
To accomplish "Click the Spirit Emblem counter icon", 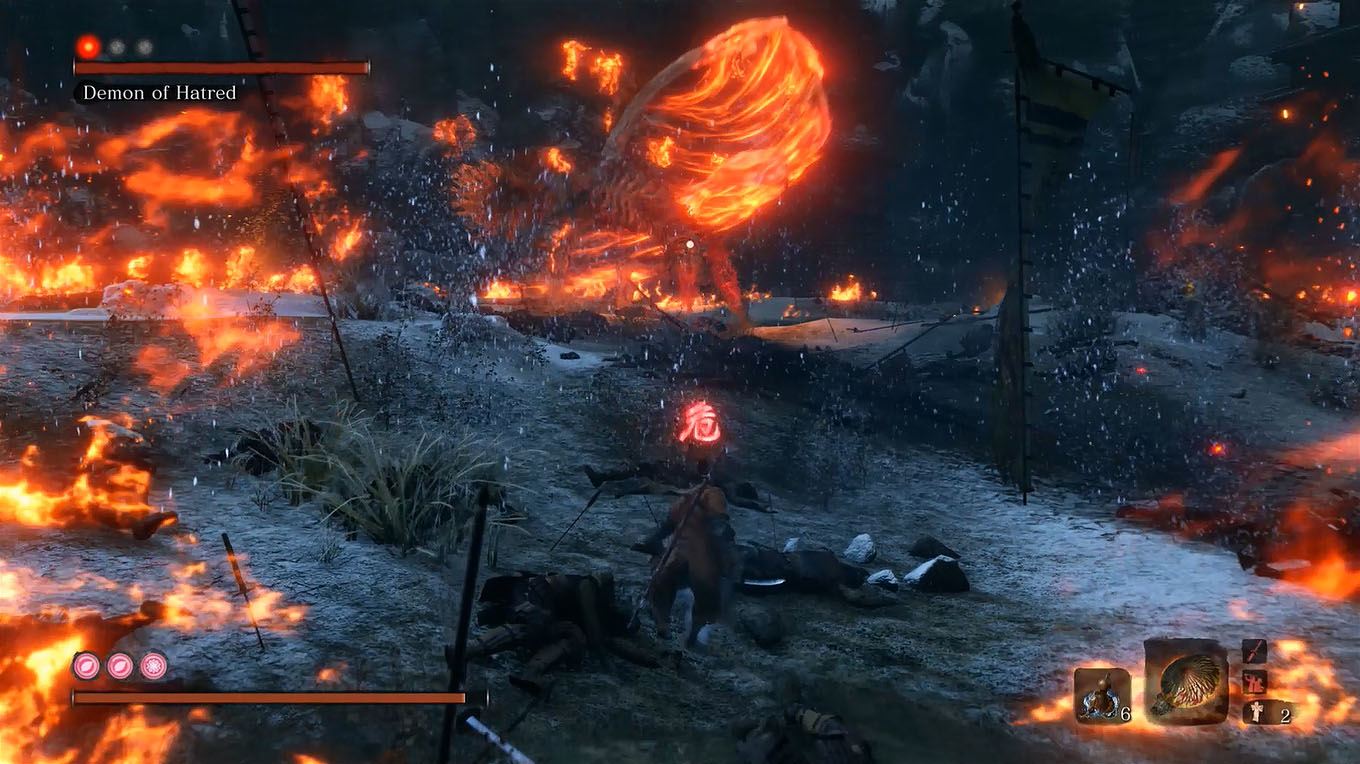I will tap(1101, 696).
